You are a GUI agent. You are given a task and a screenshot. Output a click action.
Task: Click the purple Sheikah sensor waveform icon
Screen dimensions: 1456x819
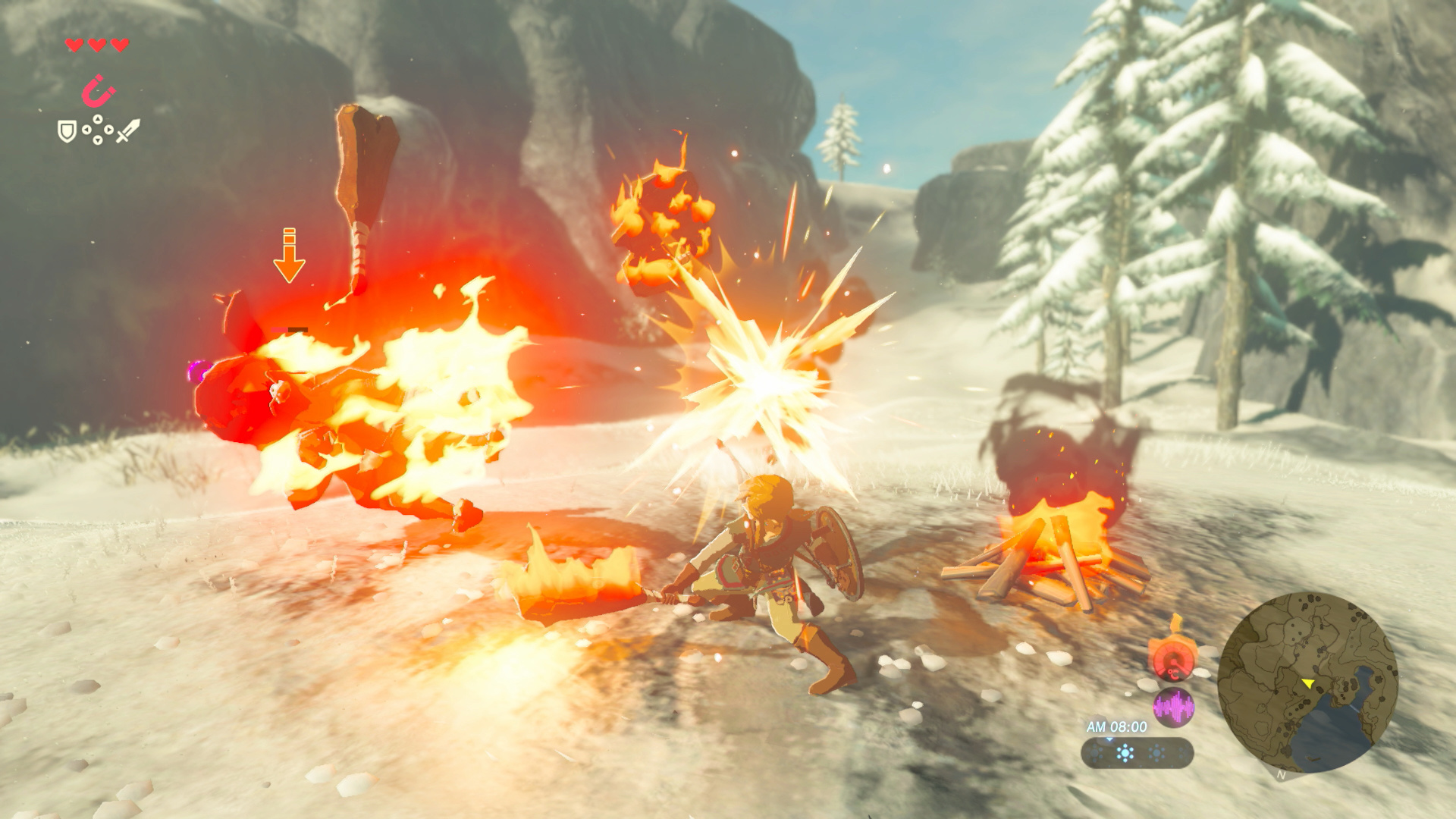[x=1174, y=706]
